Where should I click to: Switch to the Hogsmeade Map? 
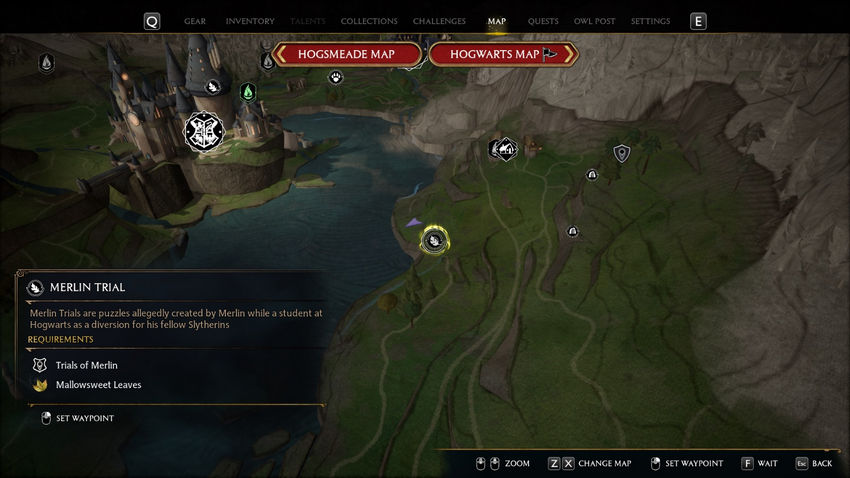(x=346, y=54)
